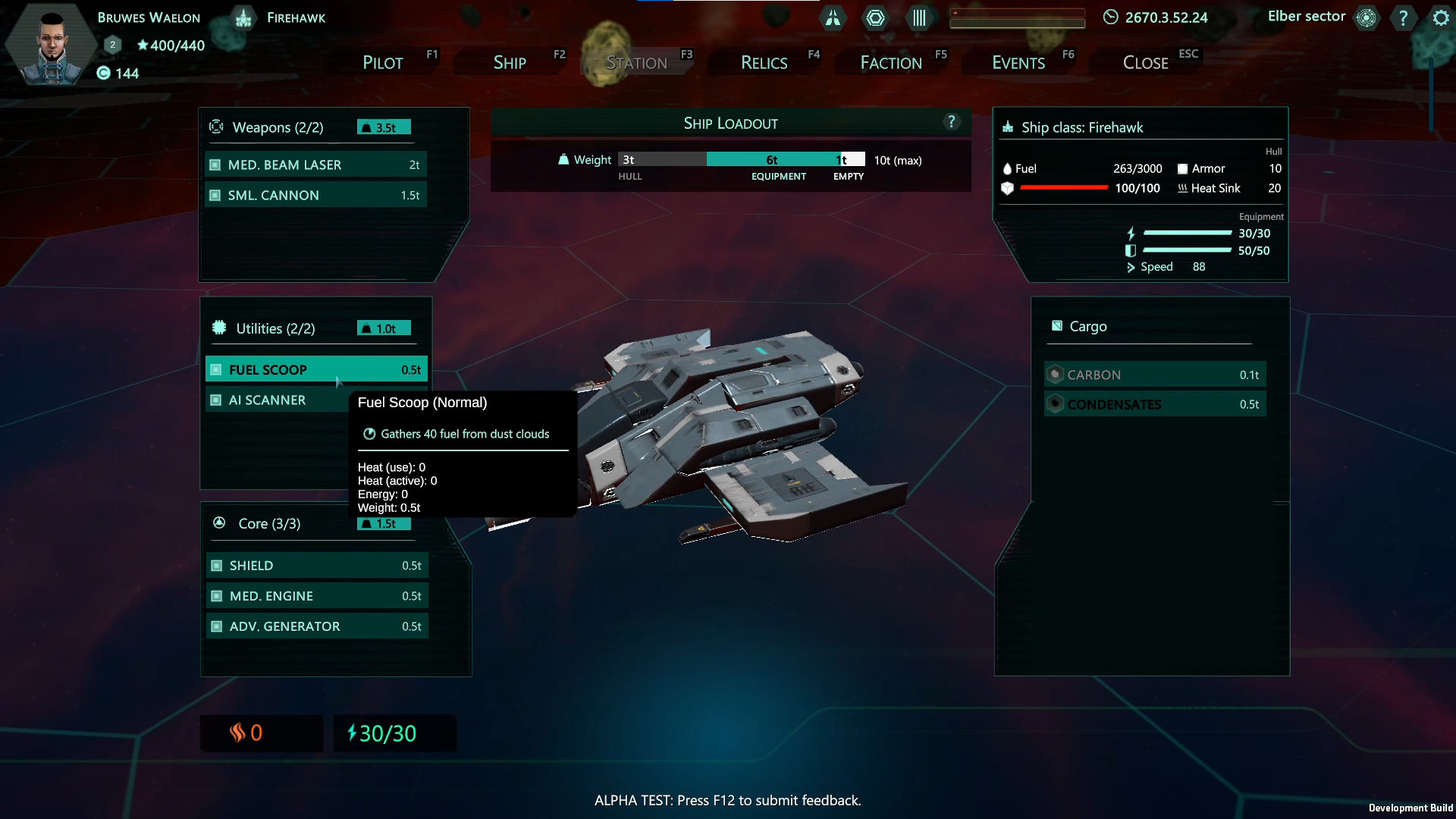
Task: Toggle the SHIELD core module
Action: pos(317,565)
